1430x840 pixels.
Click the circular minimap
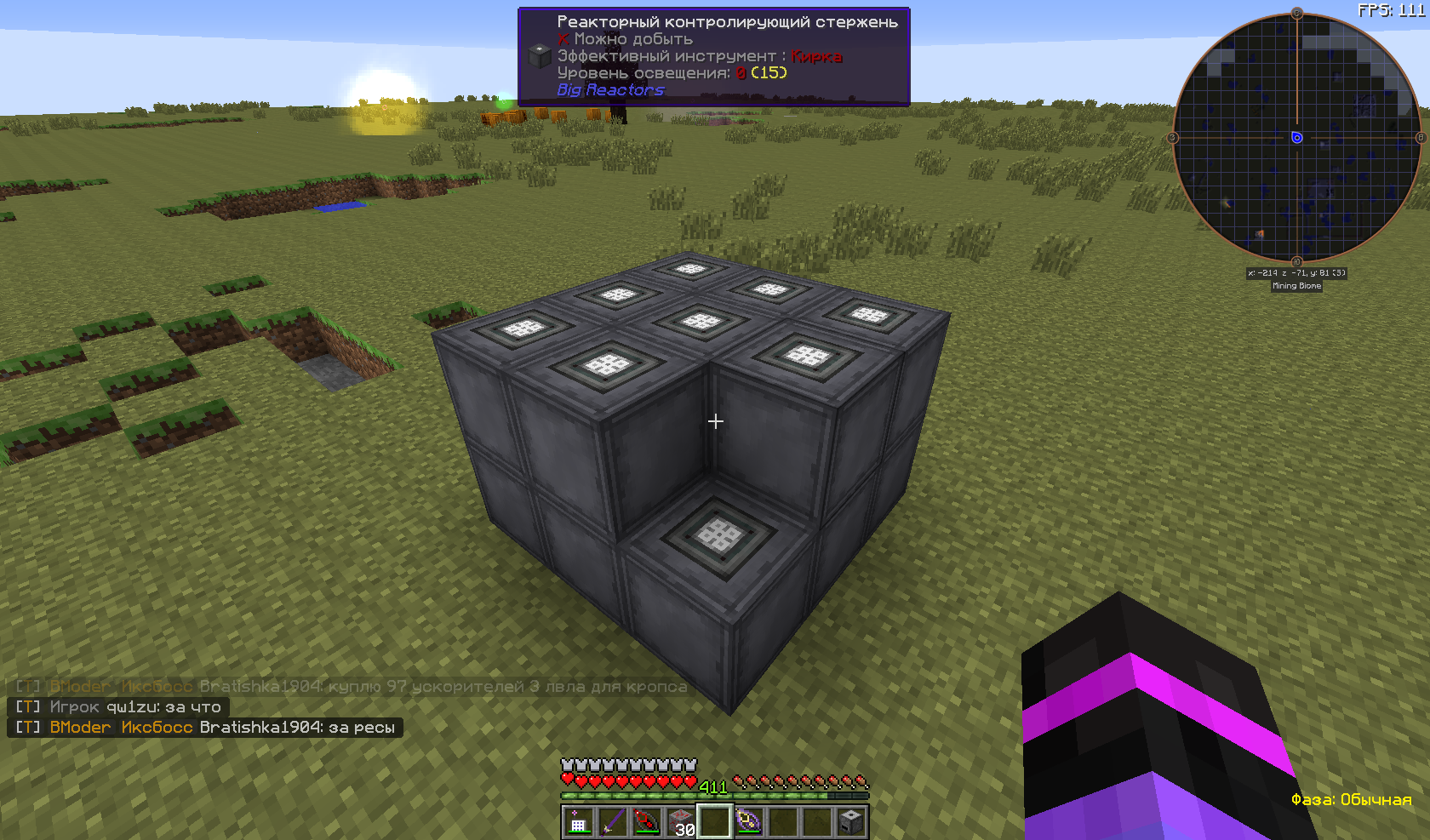pos(1296,138)
